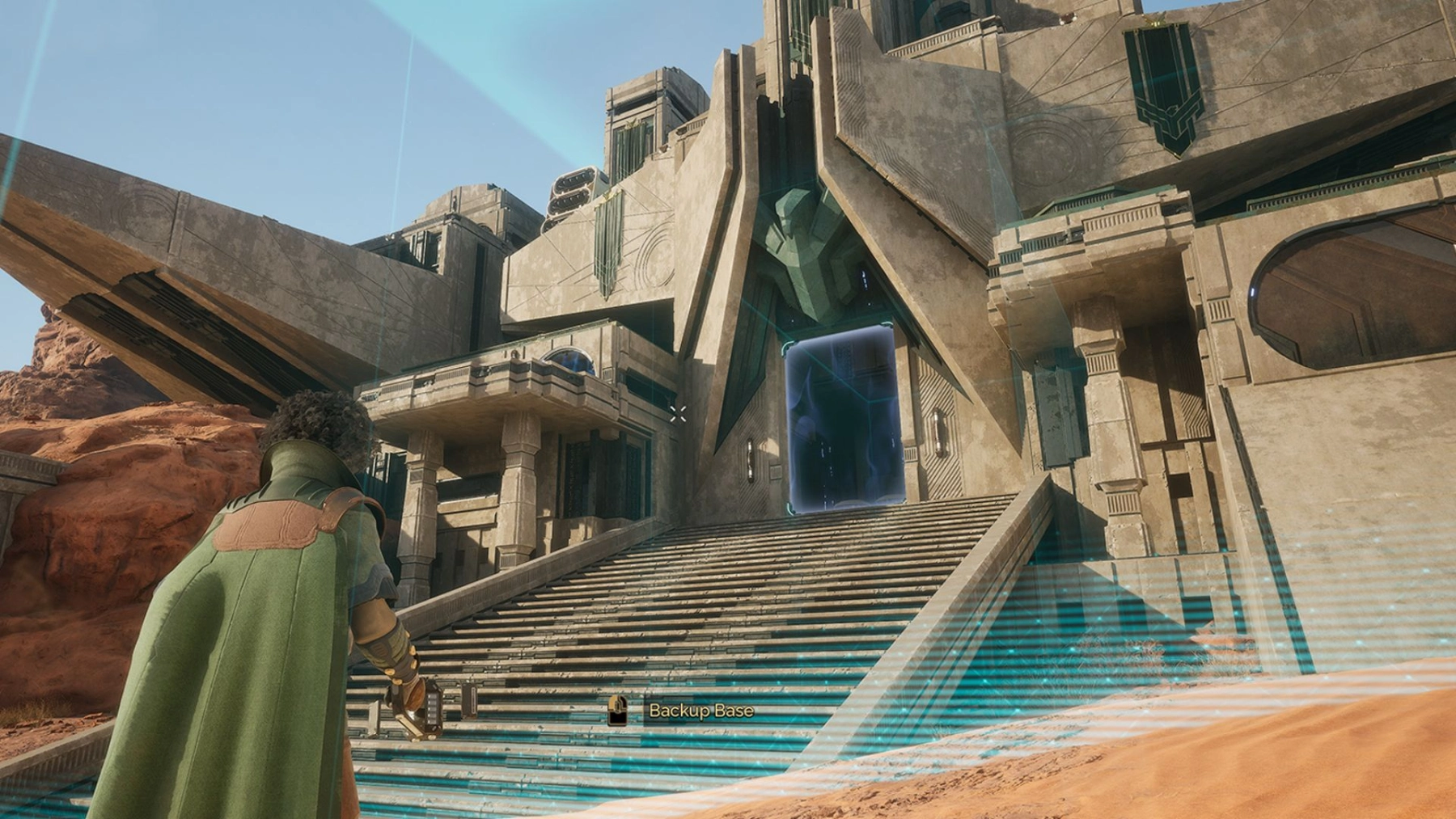Image resolution: width=1456 pixels, height=819 pixels.
Task: Select the Backup Base marker icon
Action: [x=618, y=711]
